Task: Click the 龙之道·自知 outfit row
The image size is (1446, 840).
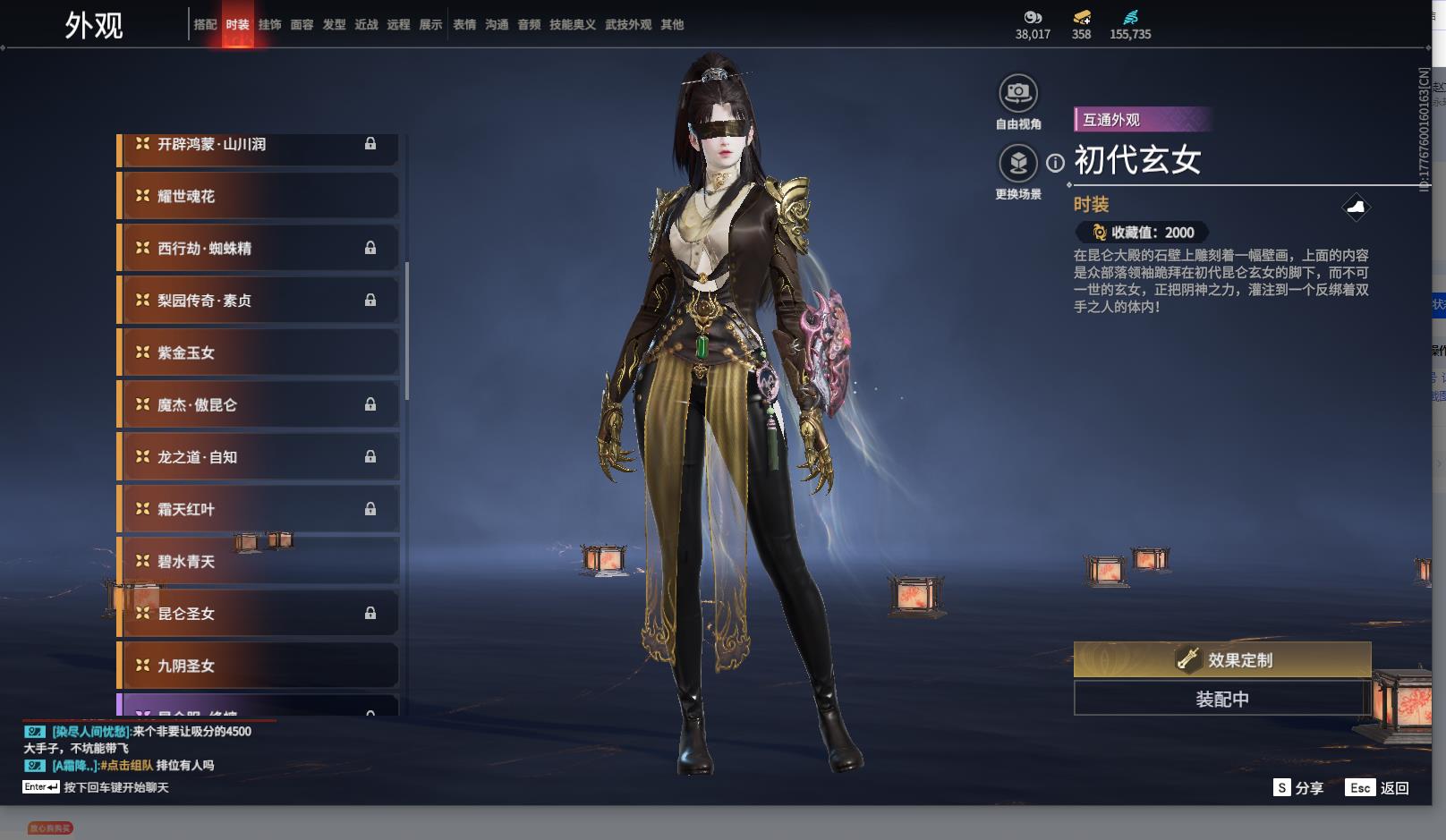Action: [259, 457]
